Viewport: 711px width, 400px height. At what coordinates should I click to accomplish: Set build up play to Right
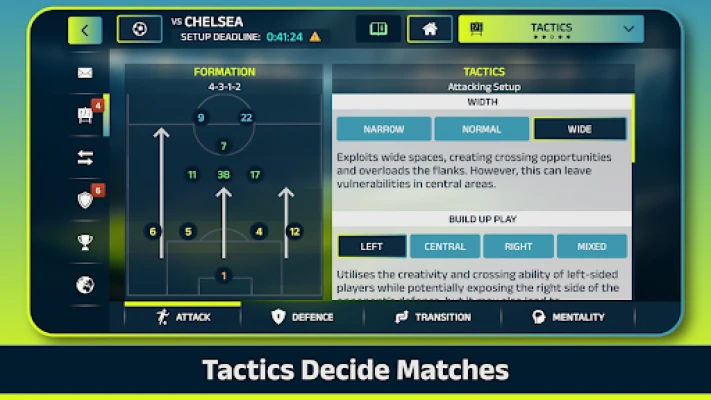pos(518,246)
